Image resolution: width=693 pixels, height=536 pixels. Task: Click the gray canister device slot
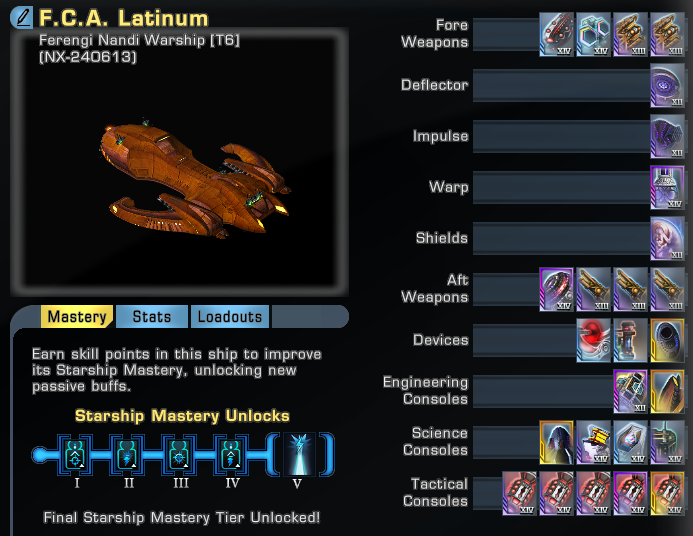[630, 340]
